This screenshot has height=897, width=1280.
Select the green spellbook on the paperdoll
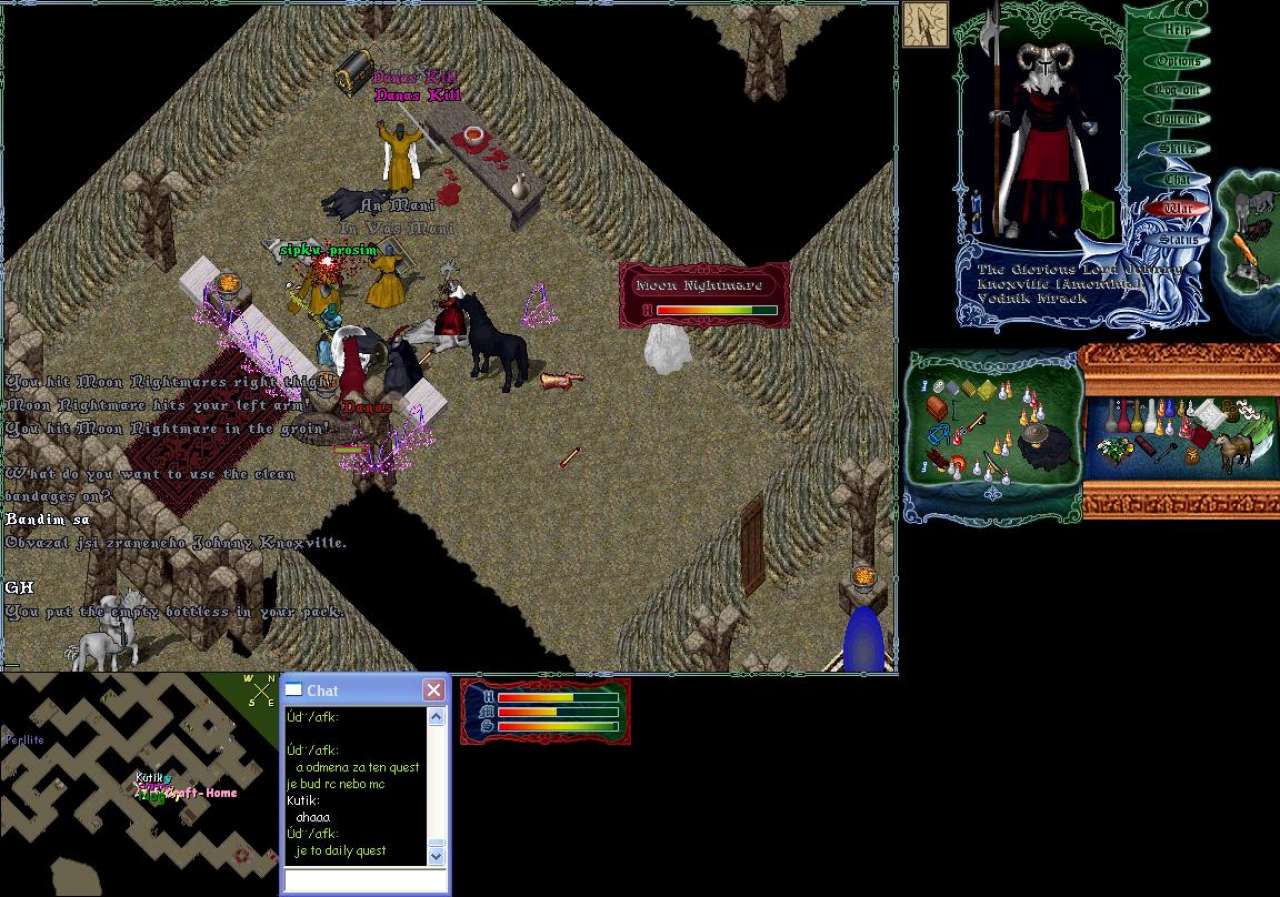[1097, 214]
